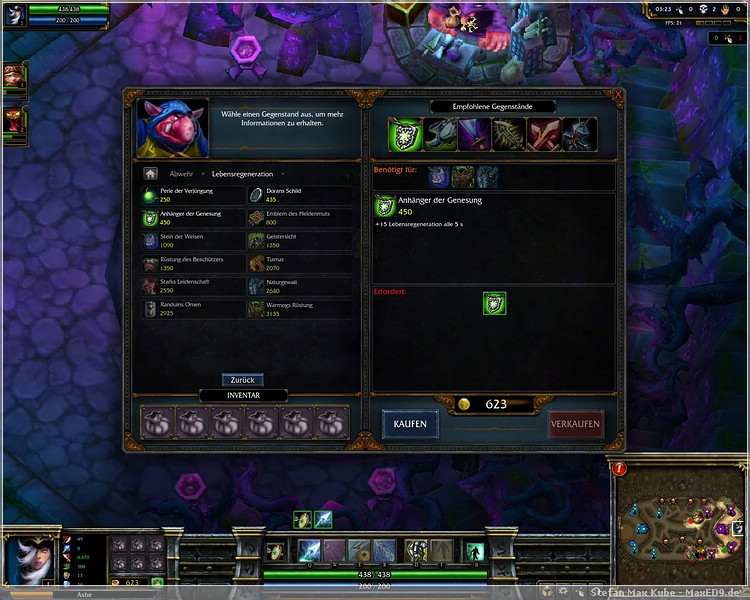Screen dimensions: 750x600
Task: Pick Warmogs Rüstung
Action: [299, 309]
